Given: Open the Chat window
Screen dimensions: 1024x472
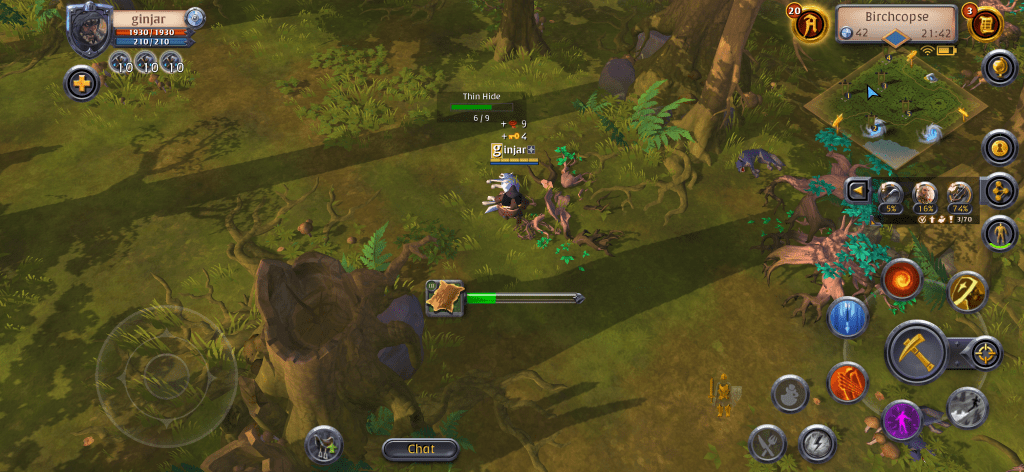Looking at the screenshot, I should (420, 449).
